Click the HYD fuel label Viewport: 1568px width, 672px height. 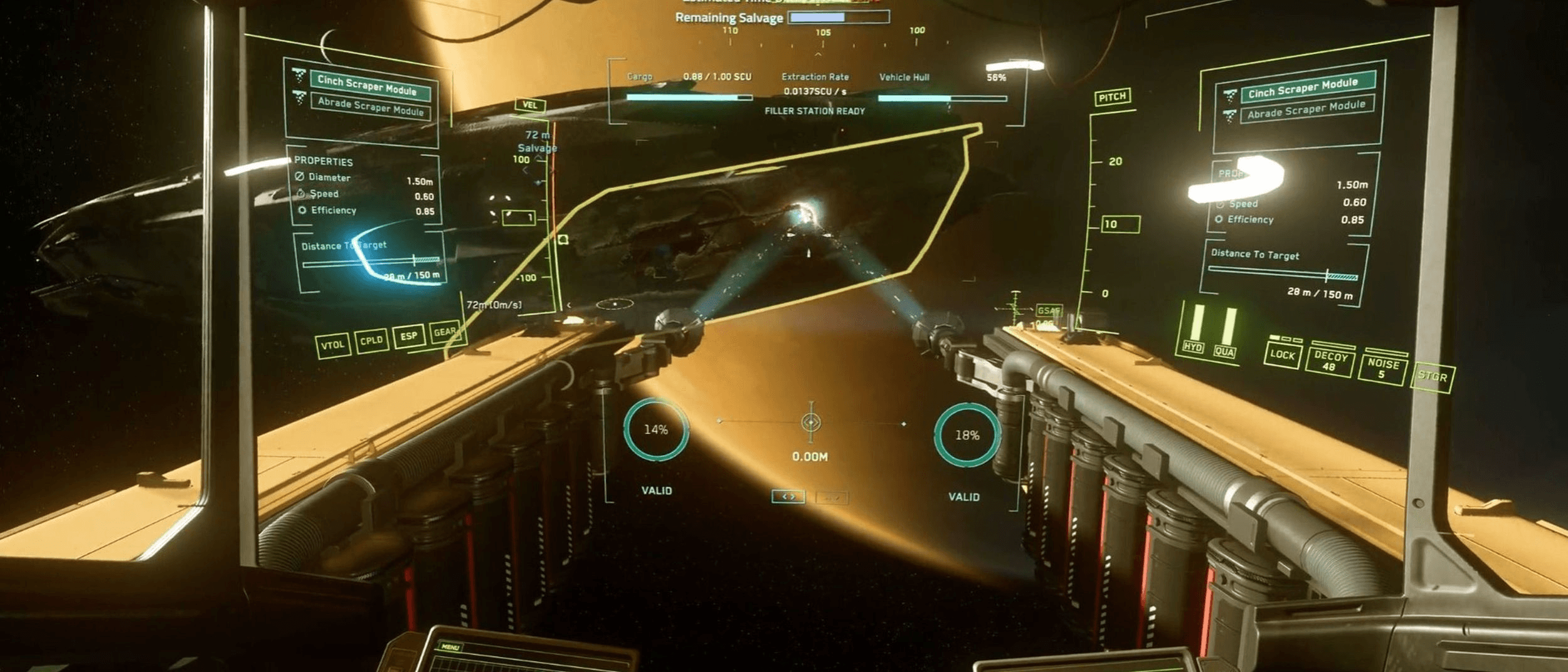[x=1192, y=347]
